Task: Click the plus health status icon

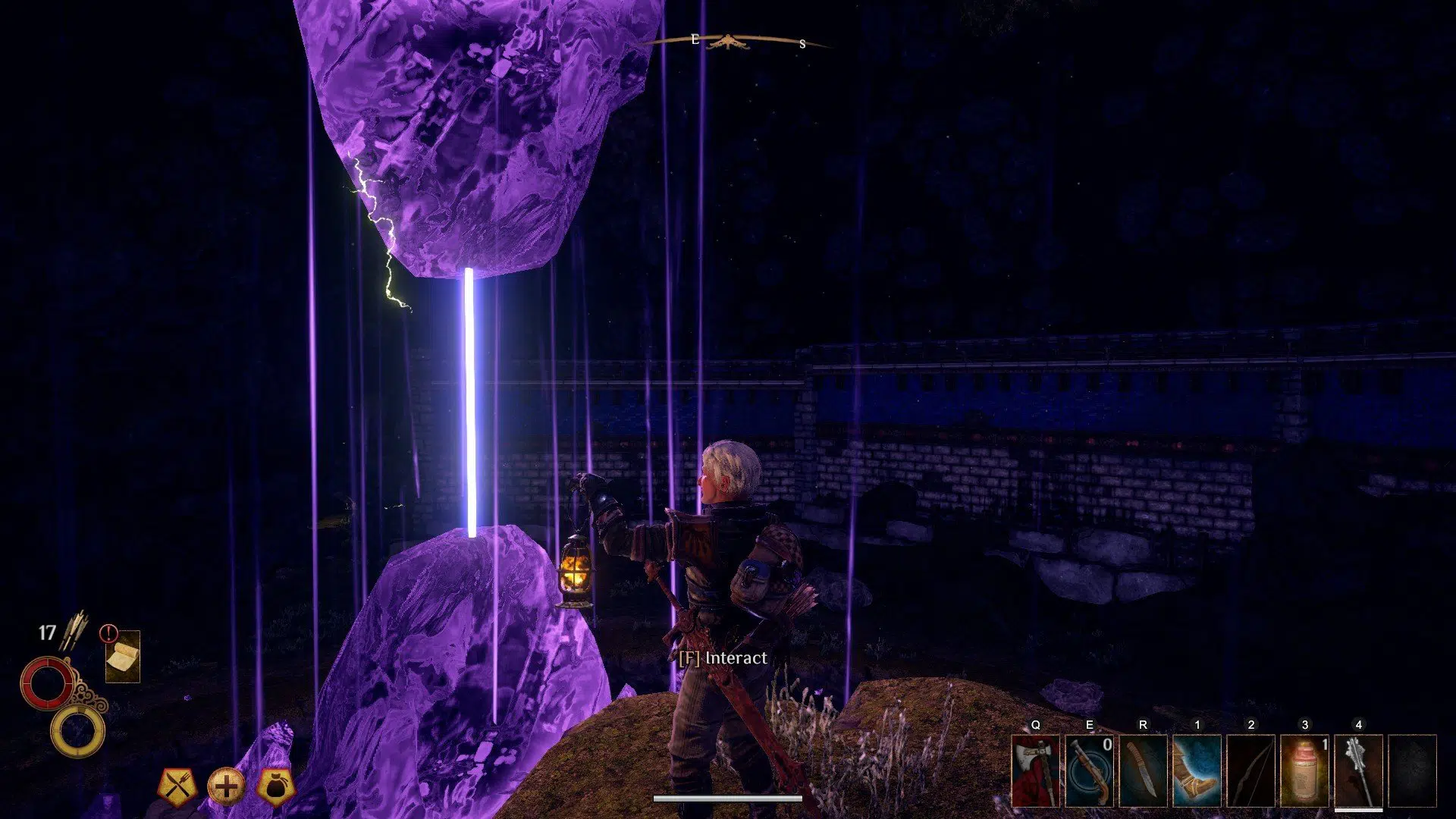Action: click(x=228, y=786)
